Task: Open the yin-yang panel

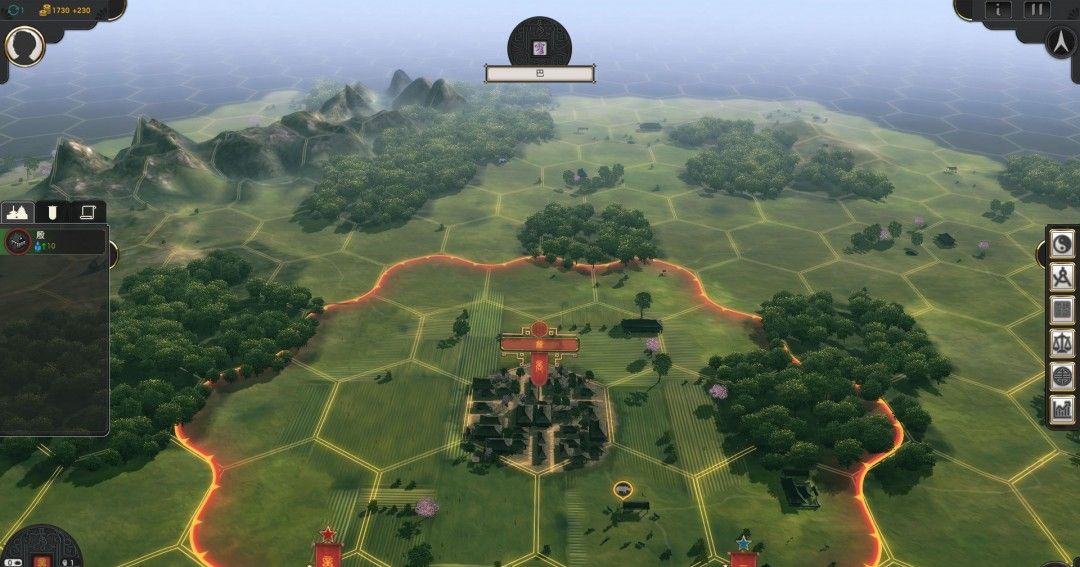Action: [1062, 243]
